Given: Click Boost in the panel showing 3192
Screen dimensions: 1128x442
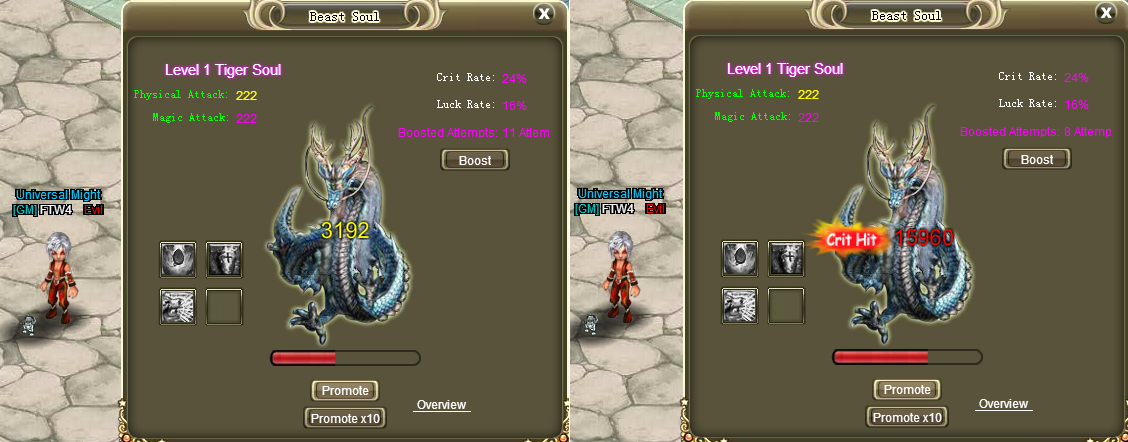Looking at the screenshot, I should pos(475,160).
